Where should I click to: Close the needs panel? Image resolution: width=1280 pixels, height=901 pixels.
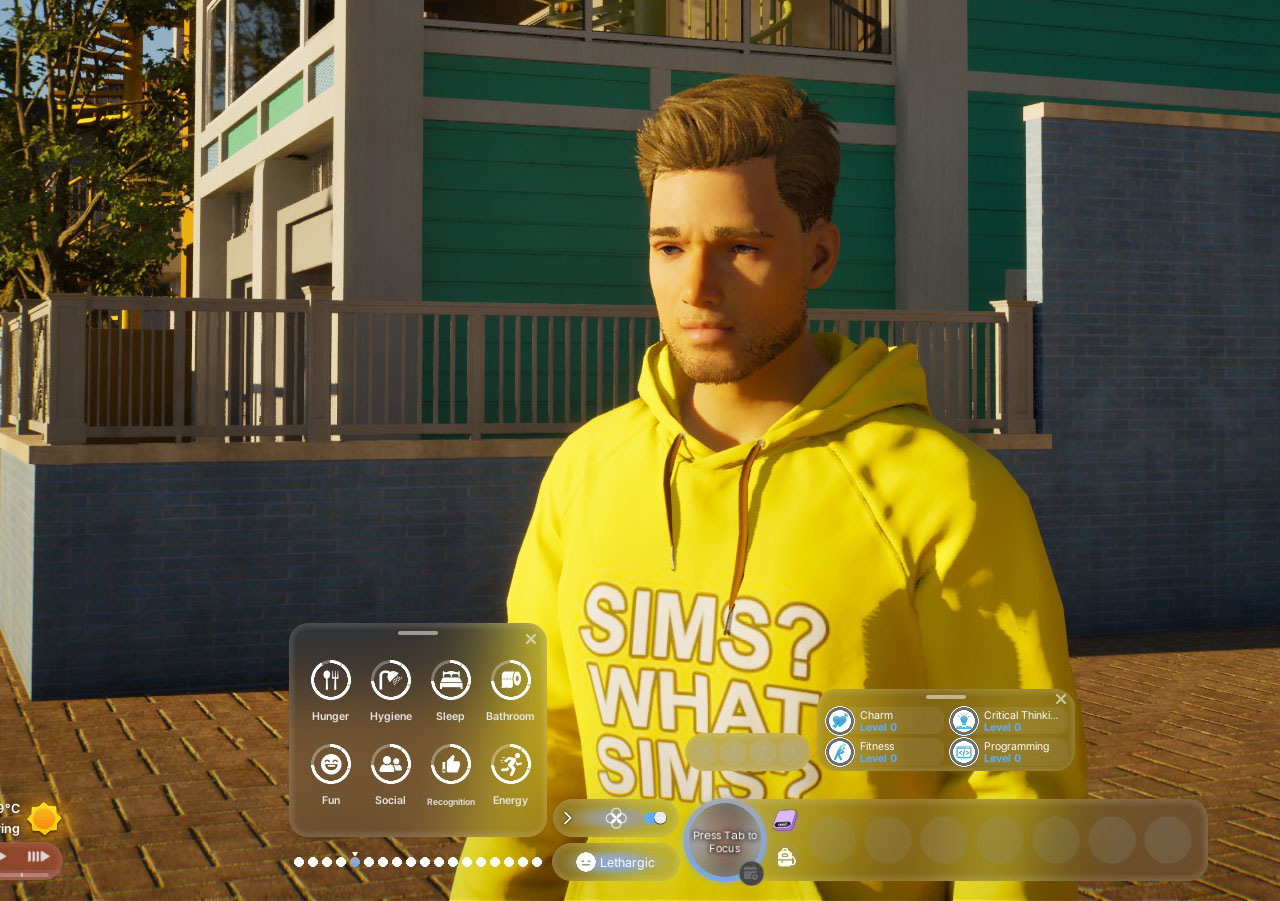(531, 639)
